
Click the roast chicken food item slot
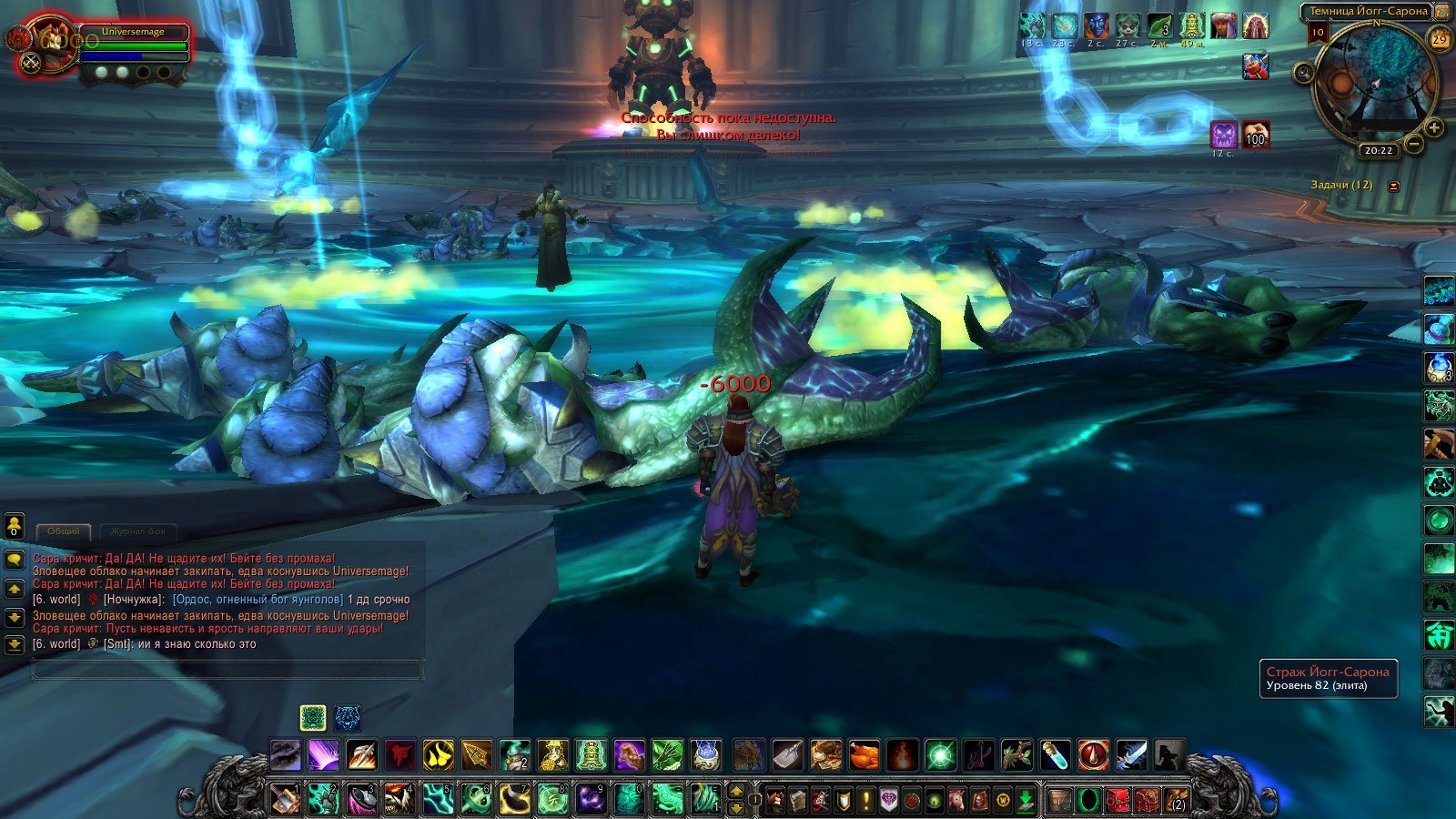(864, 754)
